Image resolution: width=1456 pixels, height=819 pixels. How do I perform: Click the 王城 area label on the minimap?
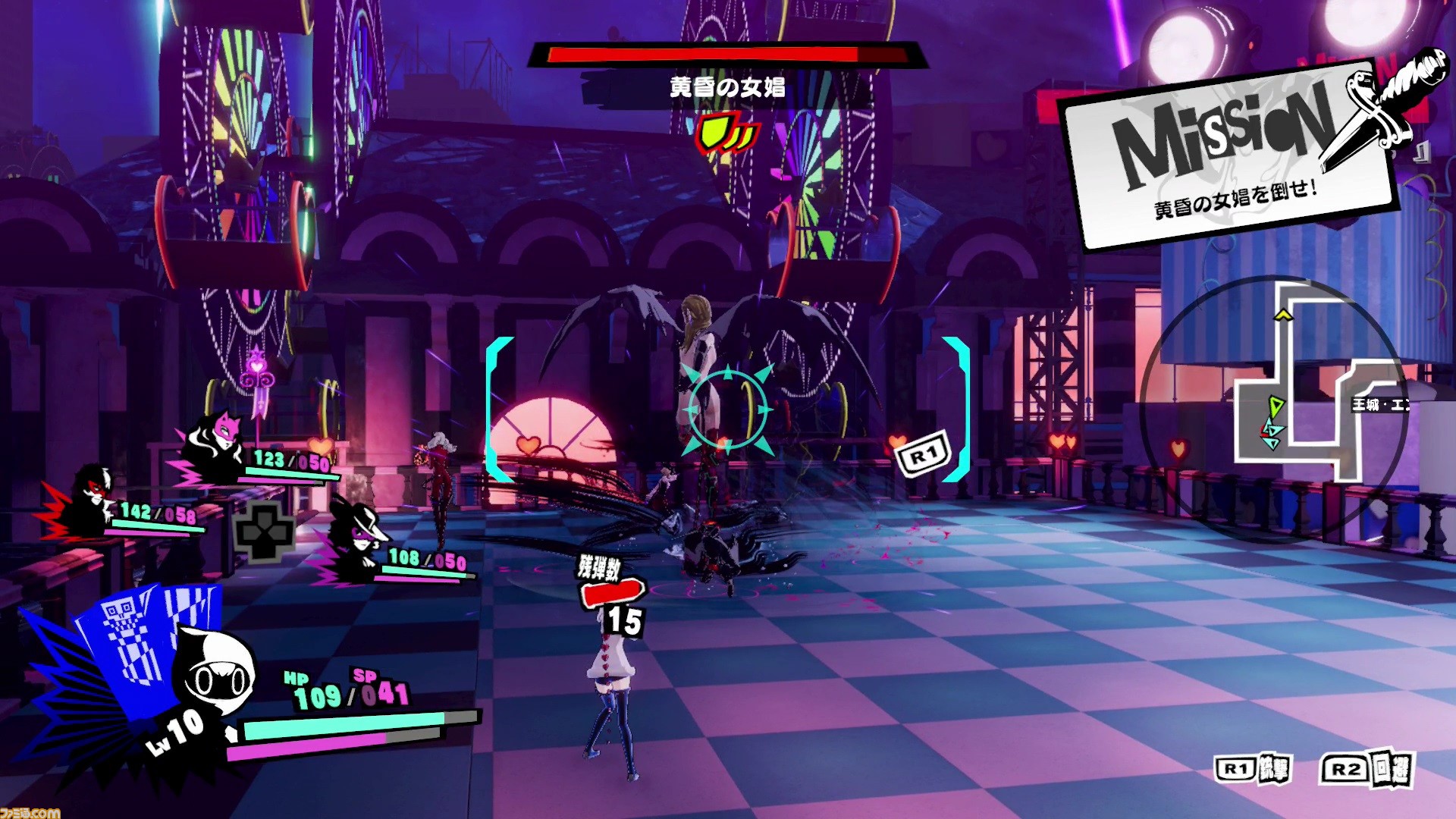point(1380,404)
